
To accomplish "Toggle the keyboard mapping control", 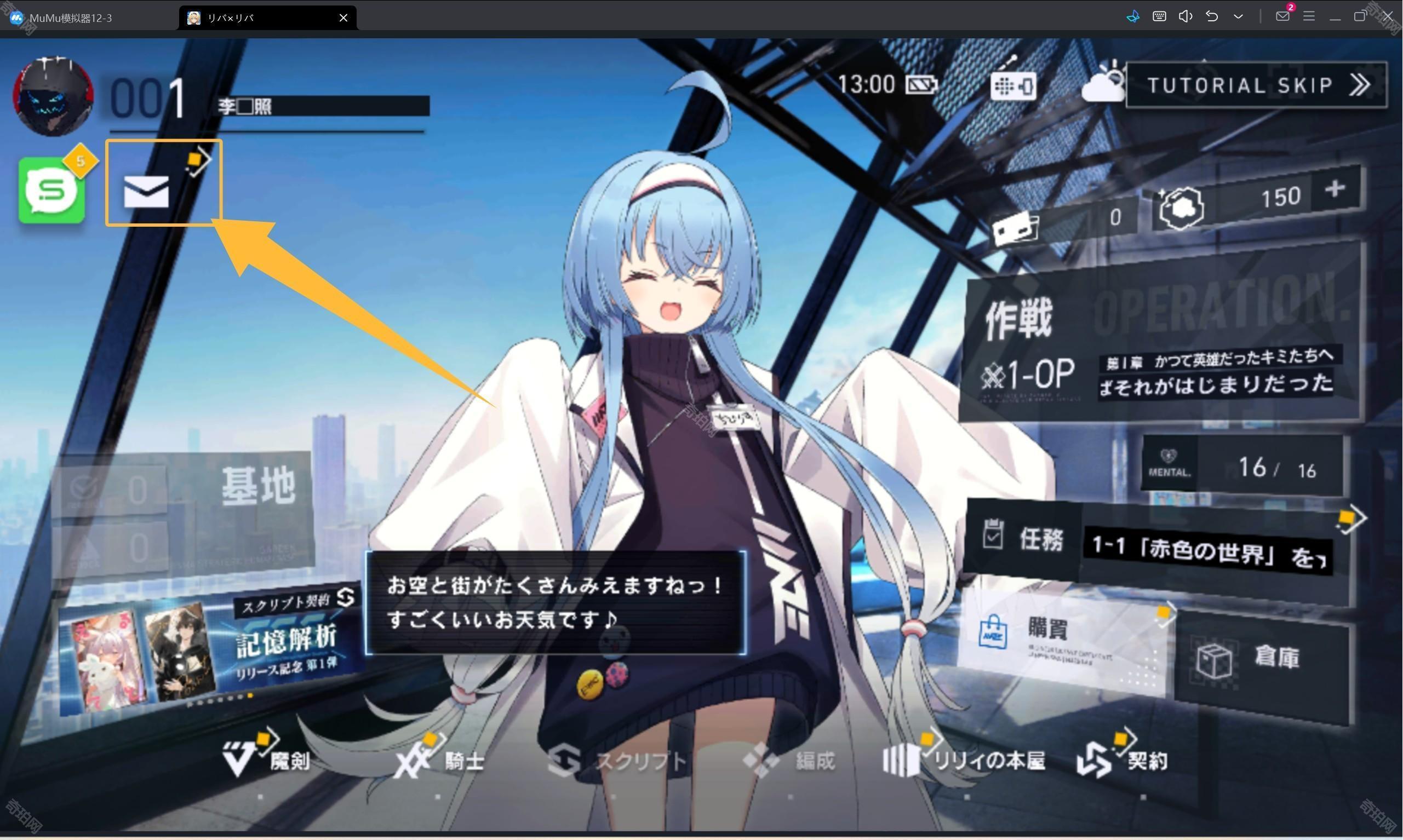I will (1159, 16).
